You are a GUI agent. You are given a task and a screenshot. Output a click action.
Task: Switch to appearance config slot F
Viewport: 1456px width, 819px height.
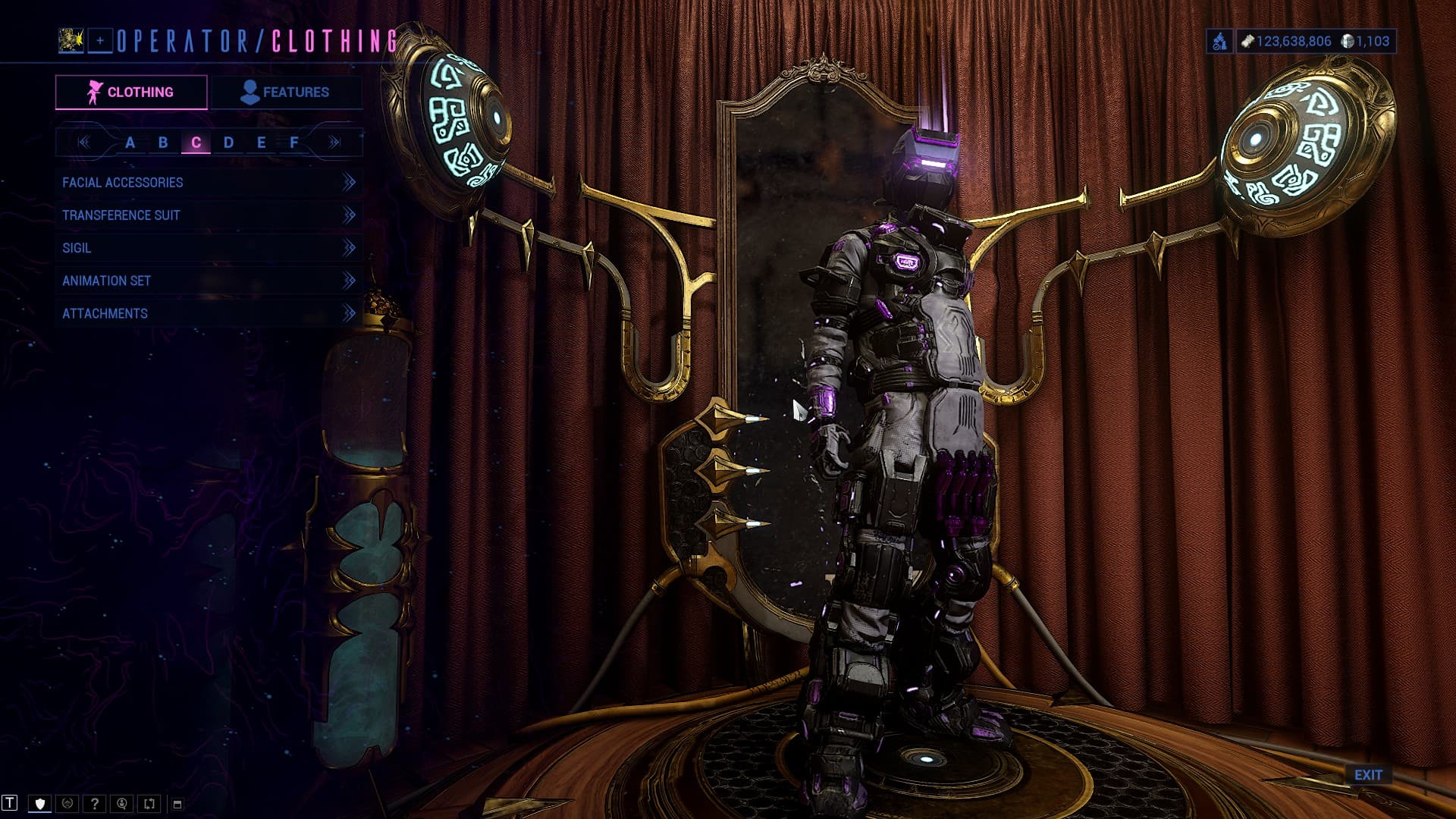(294, 143)
